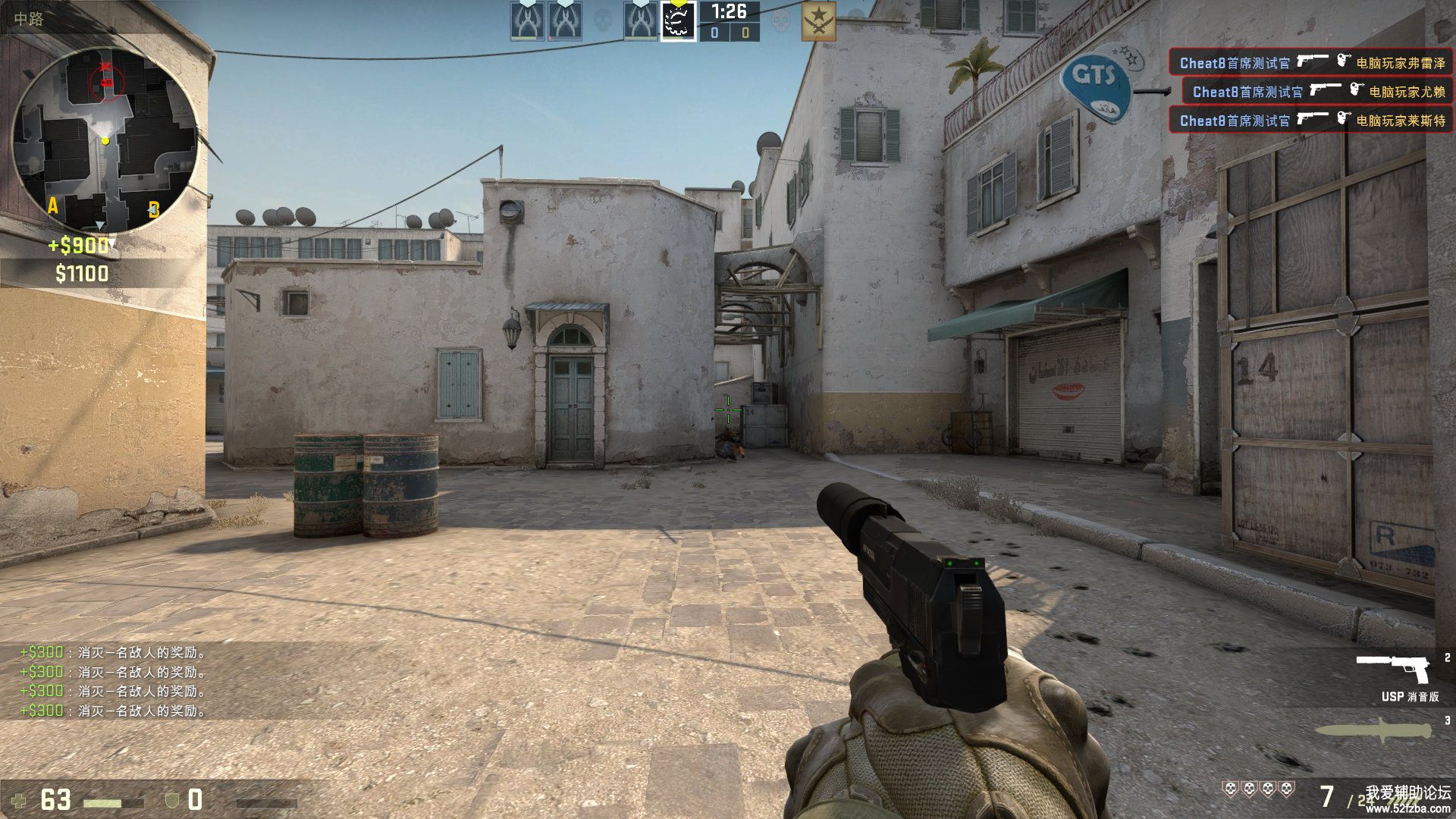Switch to the knife weapon slot
1456x819 pixels.
tap(1373, 731)
